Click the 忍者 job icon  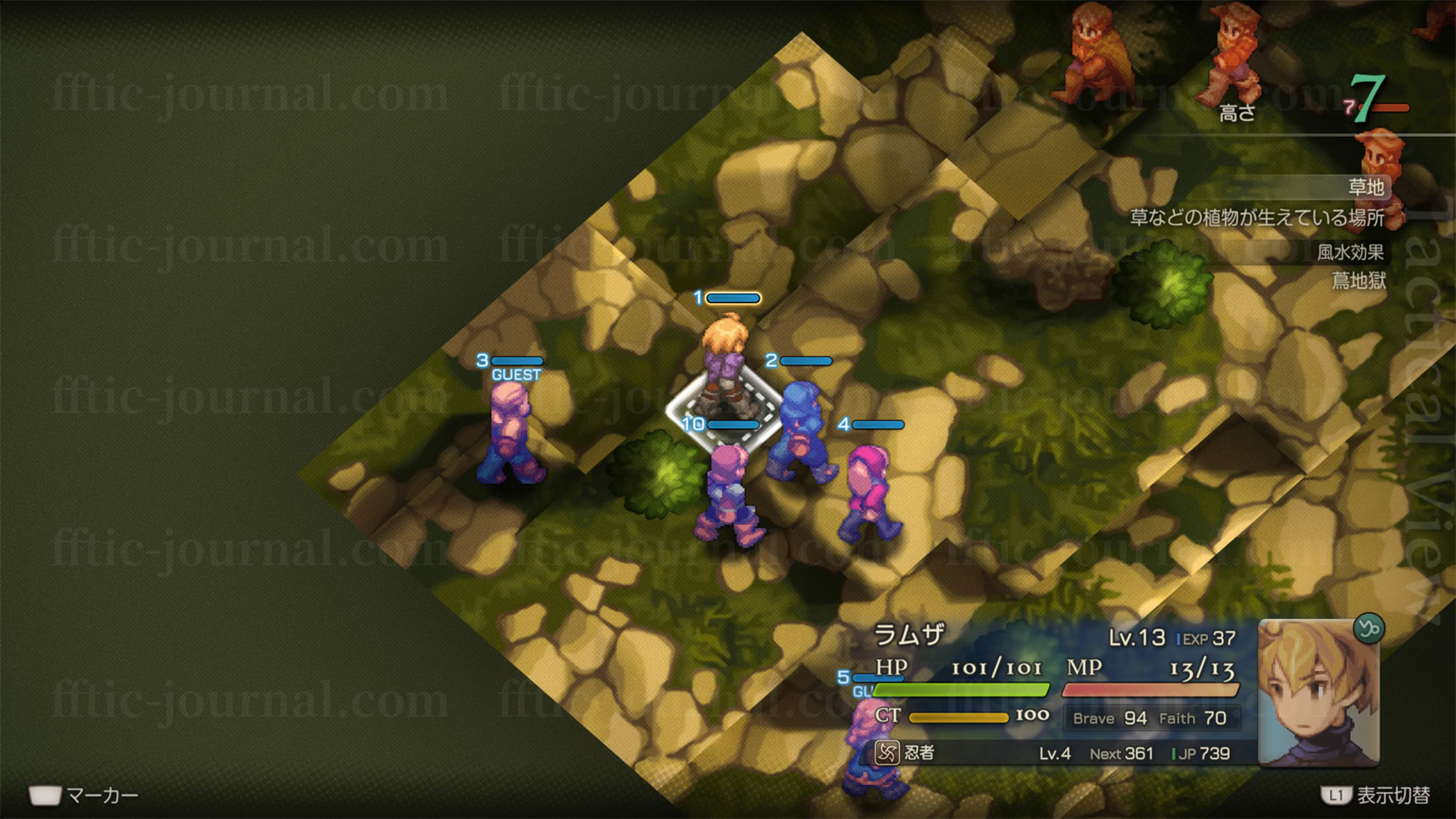click(886, 752)
